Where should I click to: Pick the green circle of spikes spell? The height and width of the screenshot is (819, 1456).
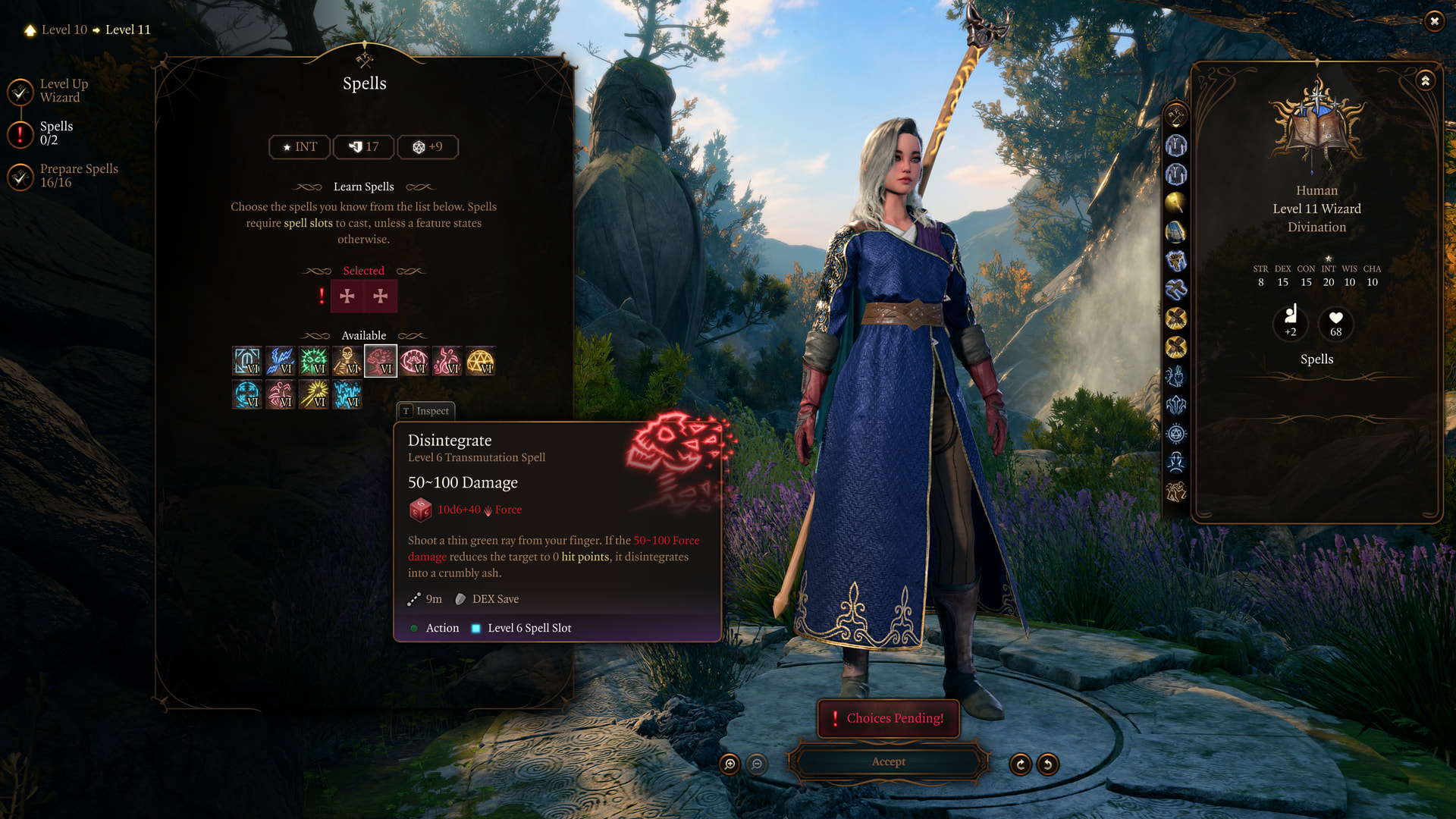pyautogui.click(x=314, y=361)
